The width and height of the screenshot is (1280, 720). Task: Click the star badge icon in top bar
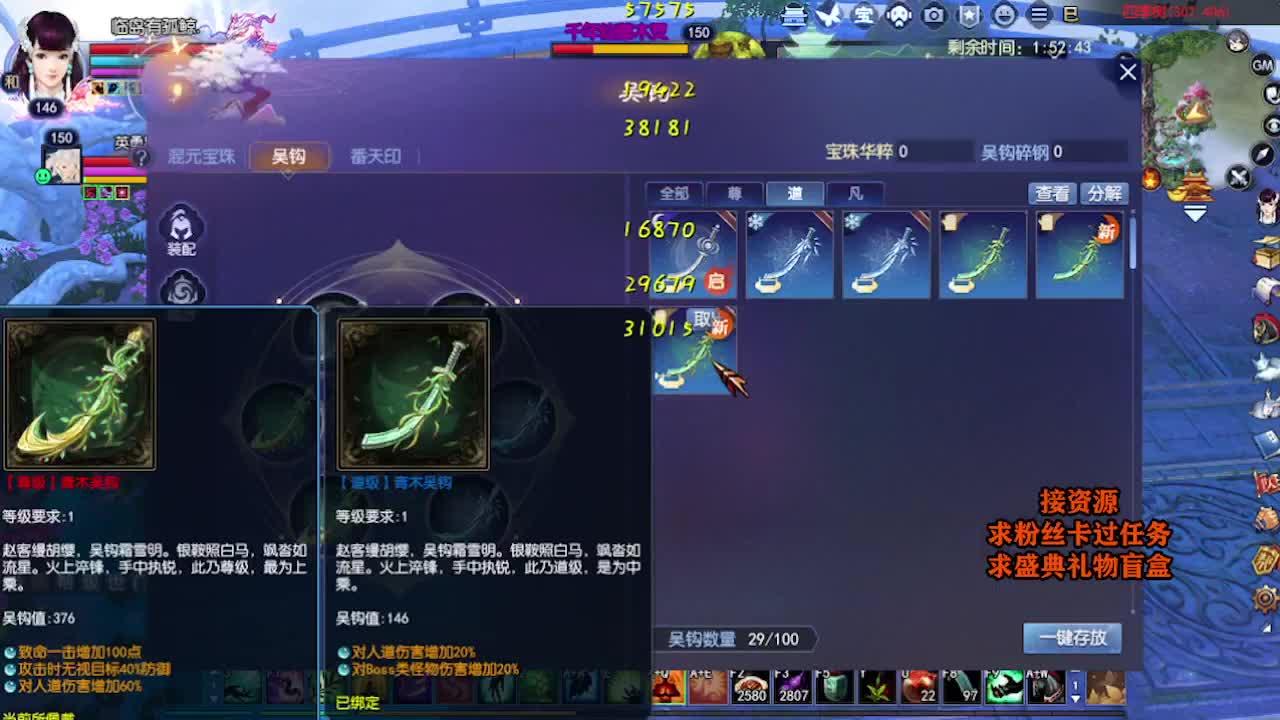tap(968, 16)
